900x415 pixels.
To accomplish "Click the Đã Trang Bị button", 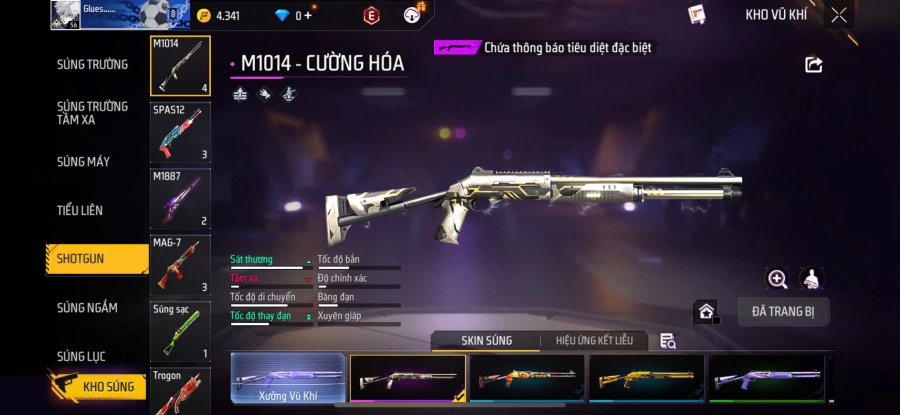I will pos(783,312).
